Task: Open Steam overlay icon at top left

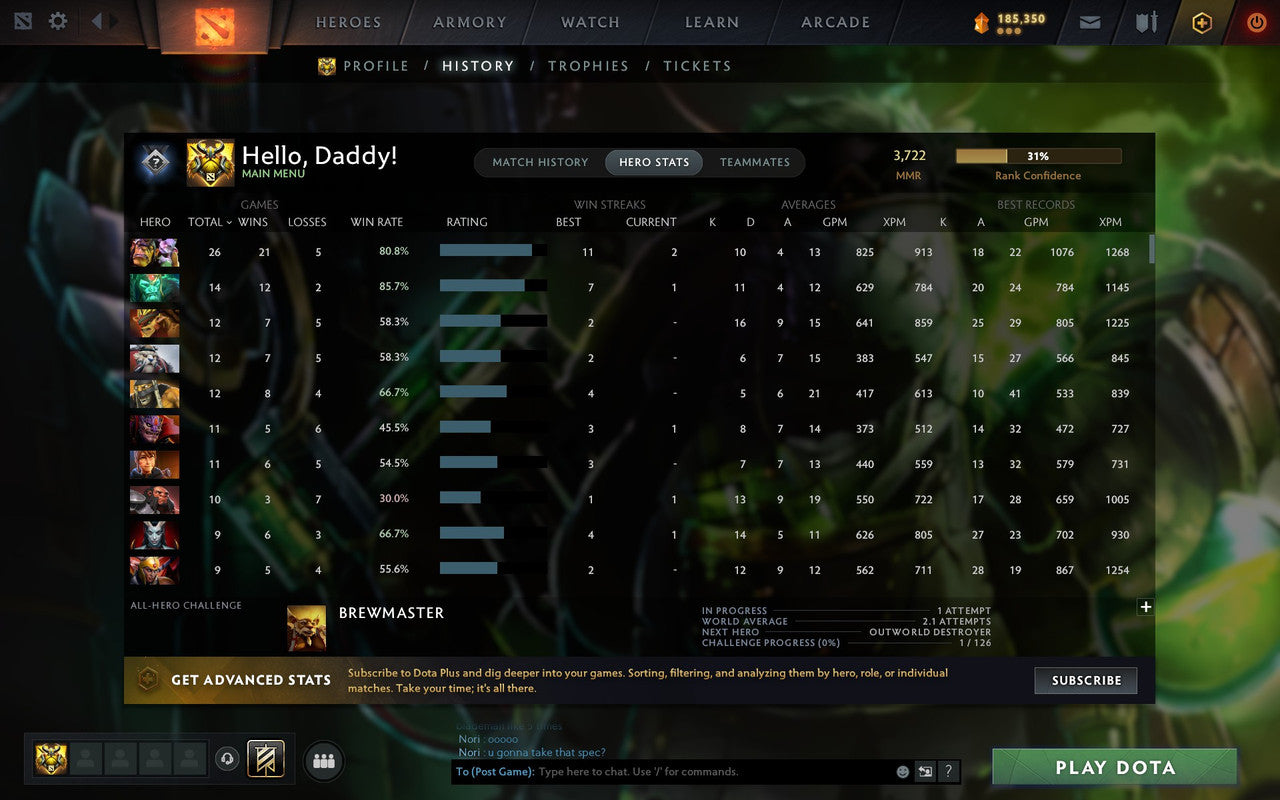Action: [x=22, y=20]
